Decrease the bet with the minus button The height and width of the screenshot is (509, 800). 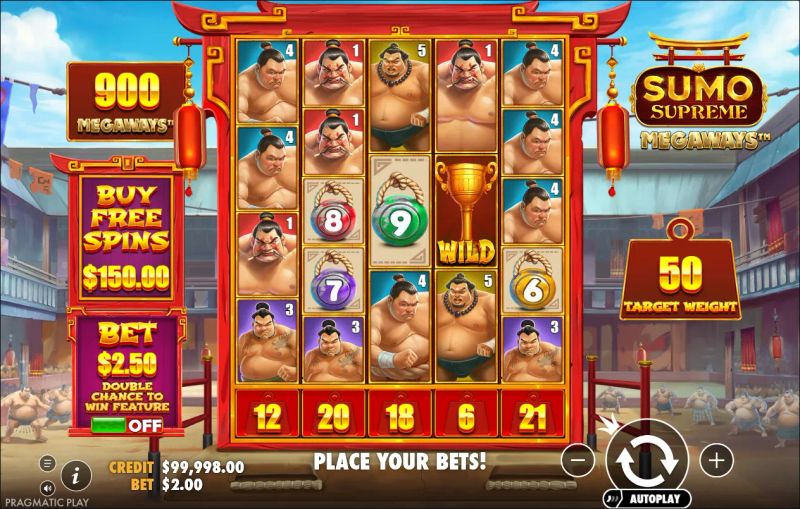pos(578,460)
